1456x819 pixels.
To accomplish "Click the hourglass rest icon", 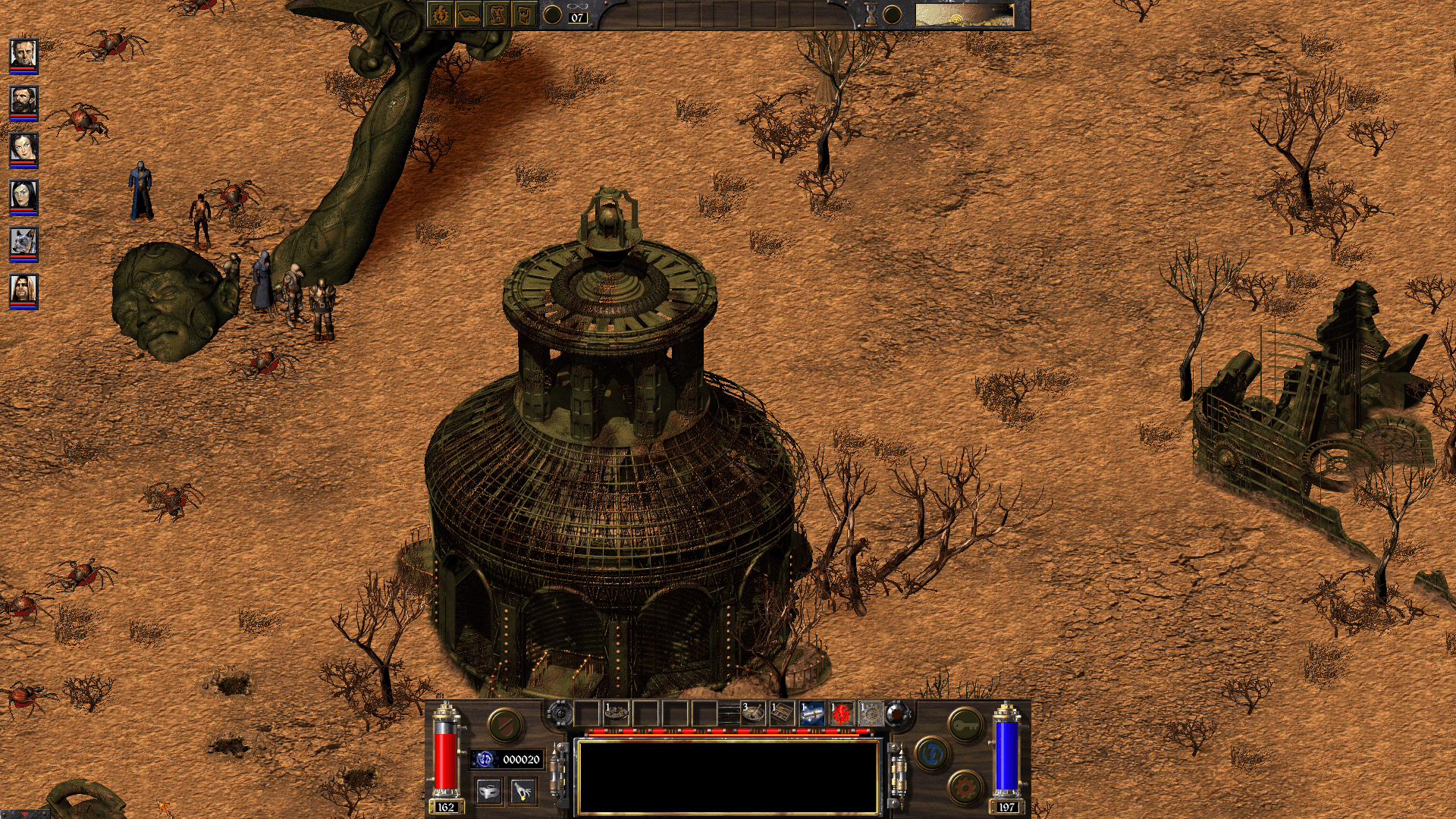I will pyautogui.click(x=869, y=15).
